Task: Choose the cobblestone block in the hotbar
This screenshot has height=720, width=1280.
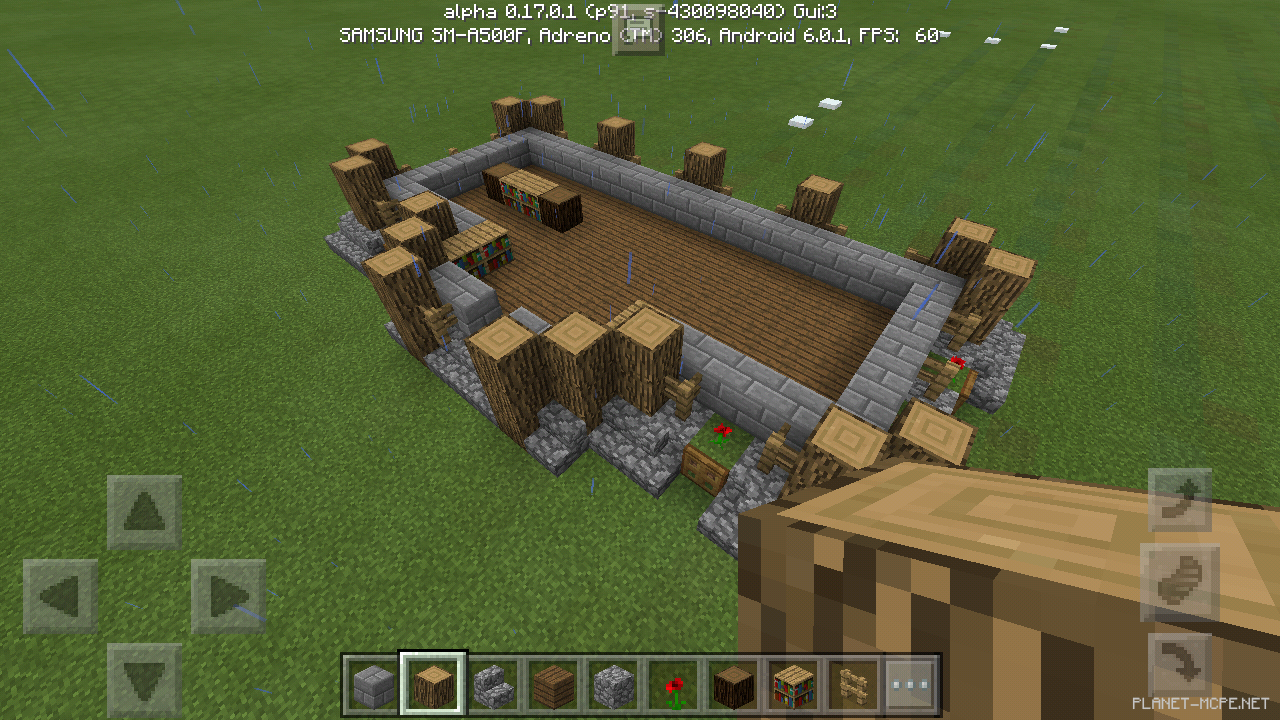Action: [612, 682]
